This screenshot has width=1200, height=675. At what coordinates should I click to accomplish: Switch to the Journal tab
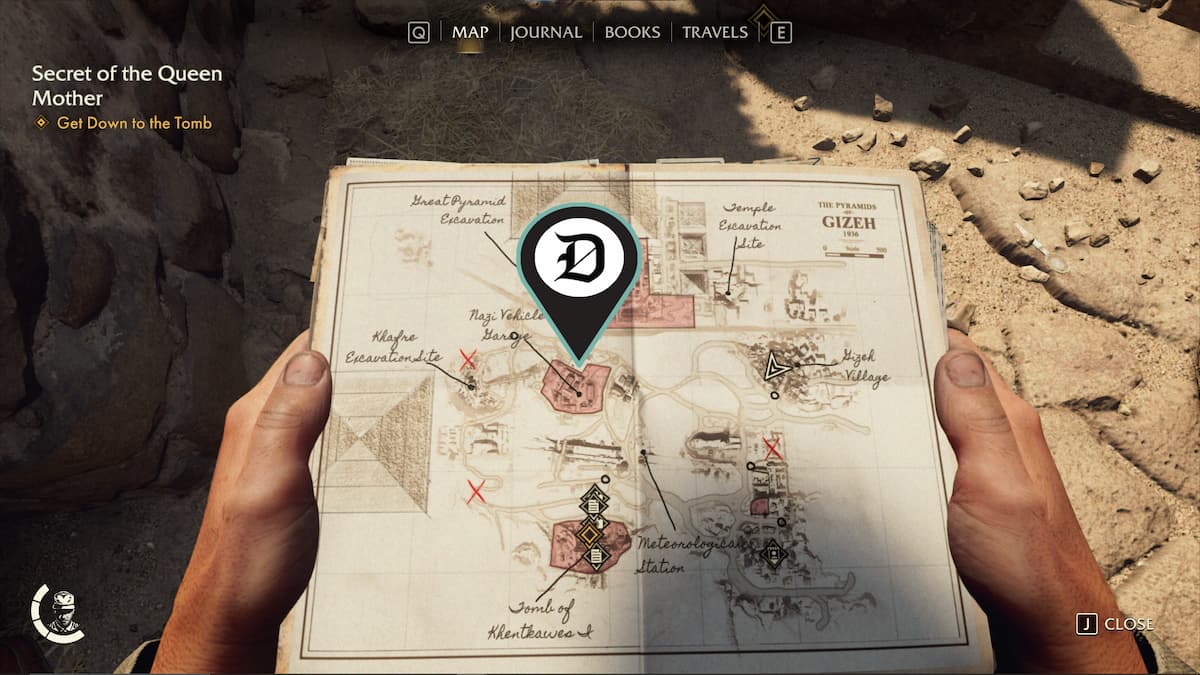pos(545,32)
